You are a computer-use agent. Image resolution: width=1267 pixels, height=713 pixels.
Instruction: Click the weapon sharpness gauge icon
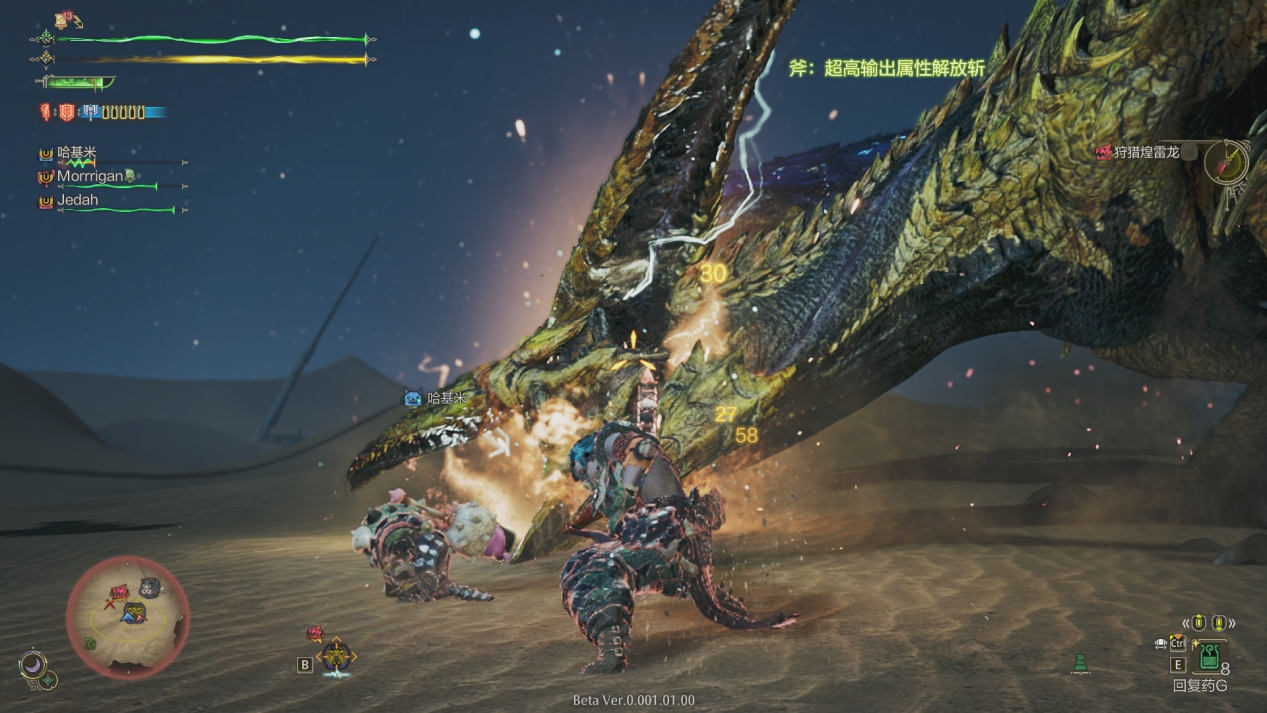76,83
